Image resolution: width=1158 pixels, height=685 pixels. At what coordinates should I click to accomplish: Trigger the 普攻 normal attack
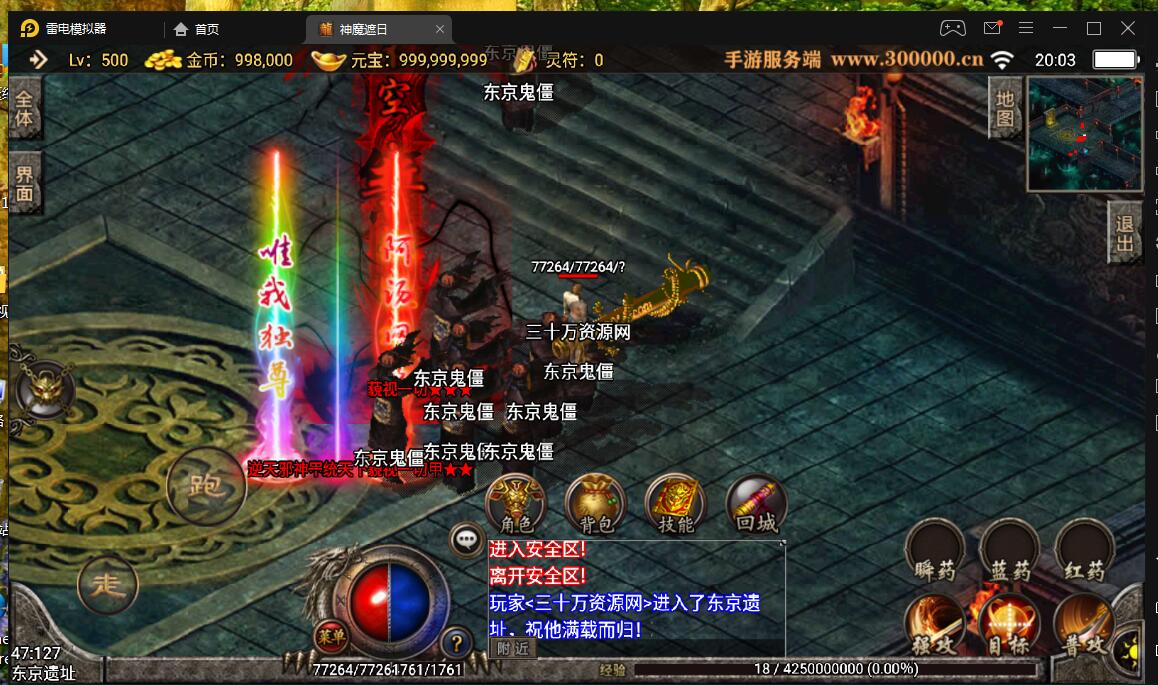(1082, 627)
